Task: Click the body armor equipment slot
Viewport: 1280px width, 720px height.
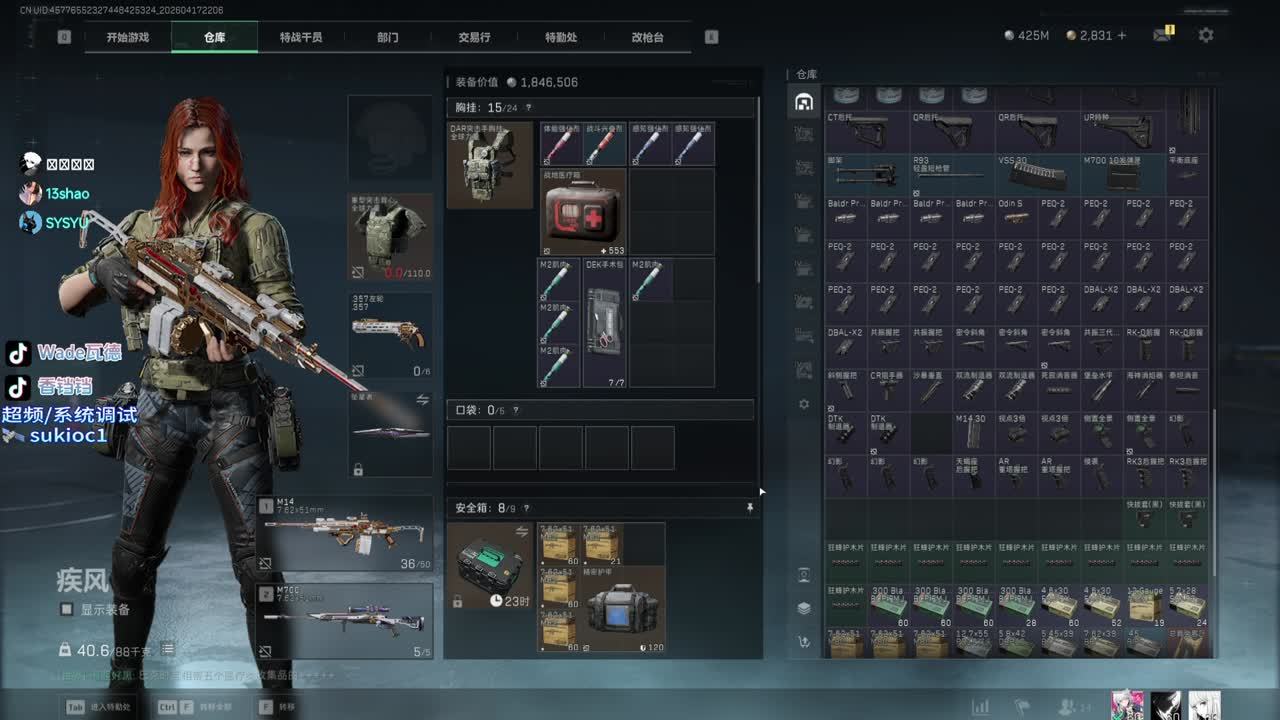Action: (x=390, y=237)
